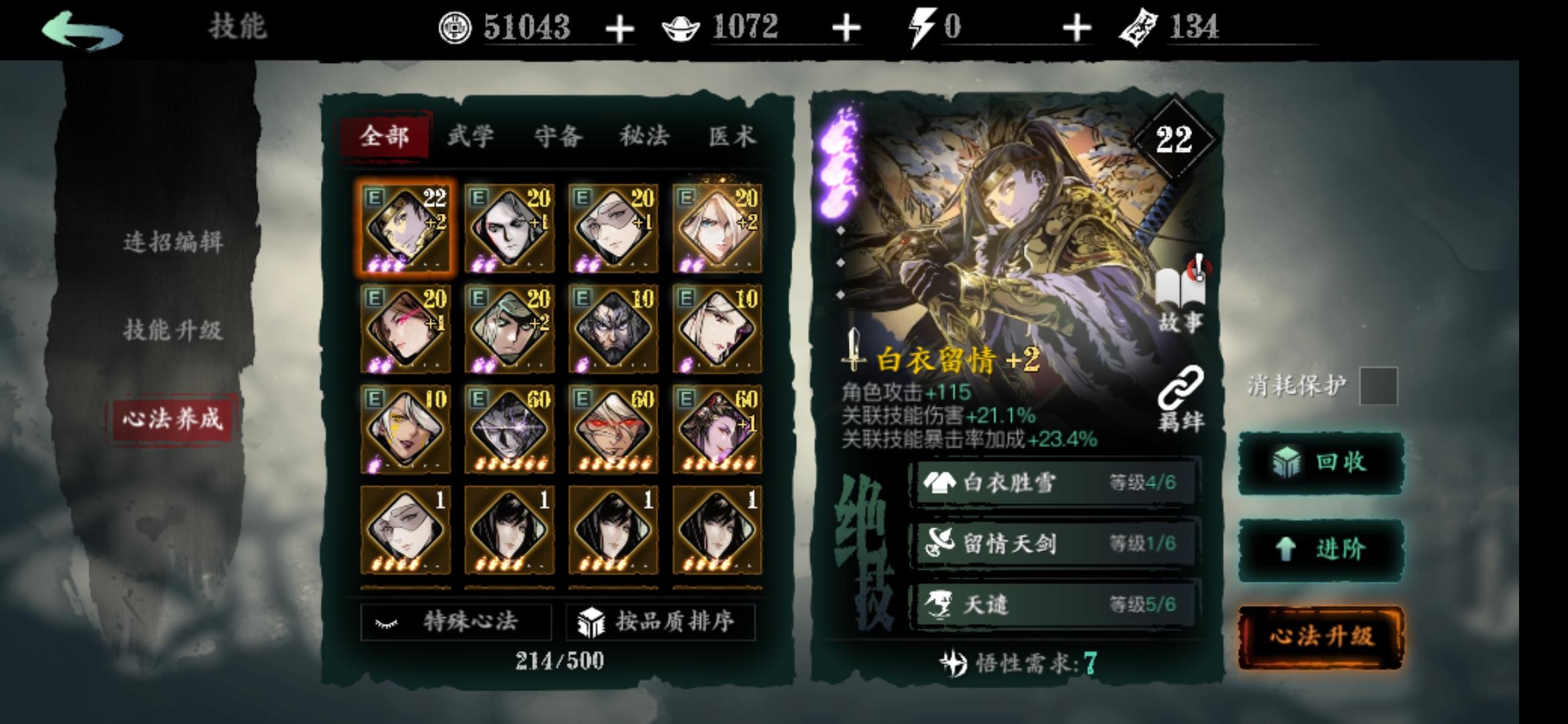Click the plus icon beside the lightning energy counter

pyautogui.click(x=1077, y=28)
